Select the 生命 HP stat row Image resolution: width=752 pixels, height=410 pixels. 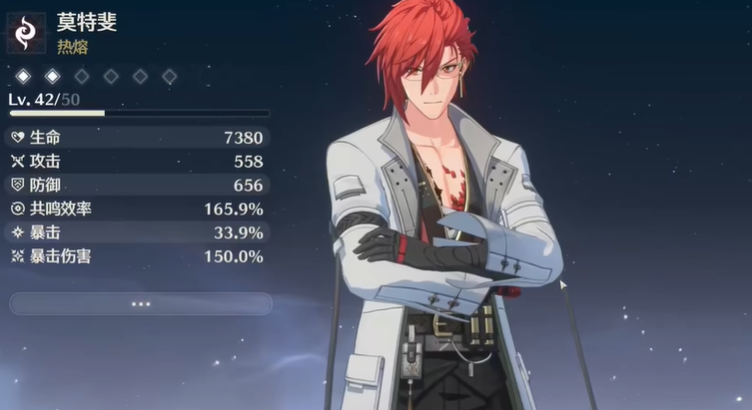click(137, 137)
